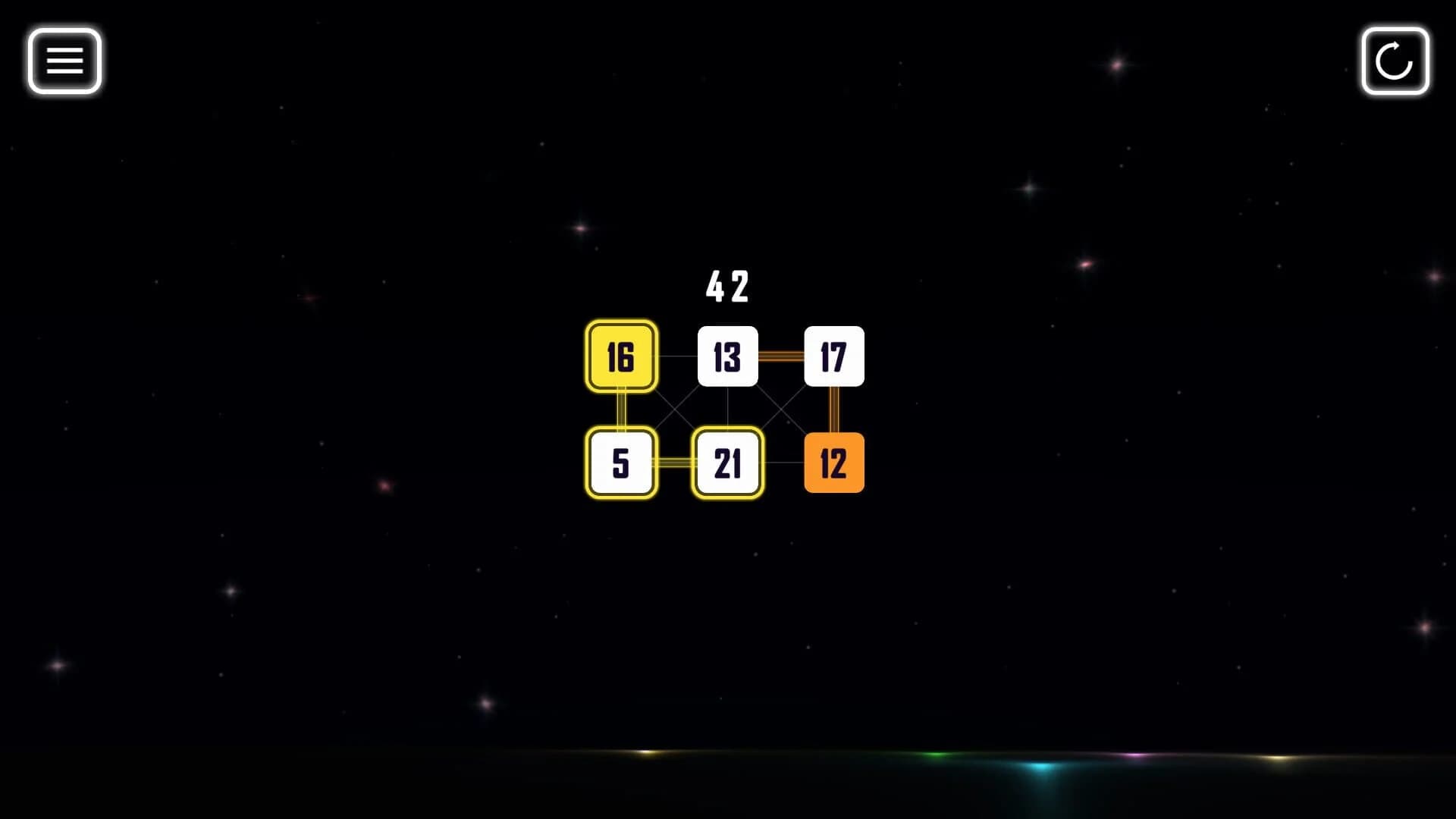Select the yellow 21 tile
The width and height of the screenshot is (1456, 819).
point(726,464)
